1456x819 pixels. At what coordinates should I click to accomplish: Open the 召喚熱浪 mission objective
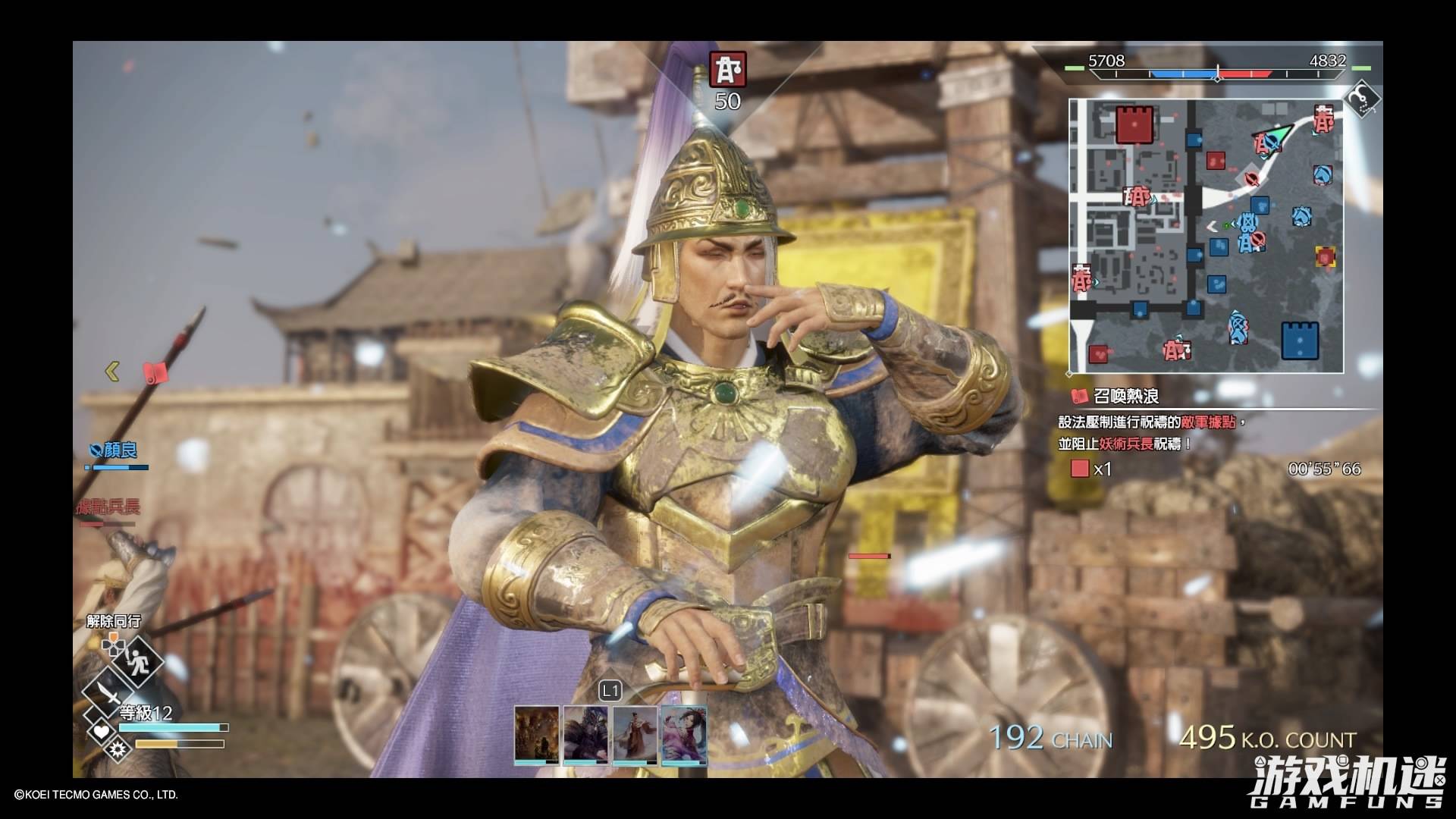(x=1126, y=396)
